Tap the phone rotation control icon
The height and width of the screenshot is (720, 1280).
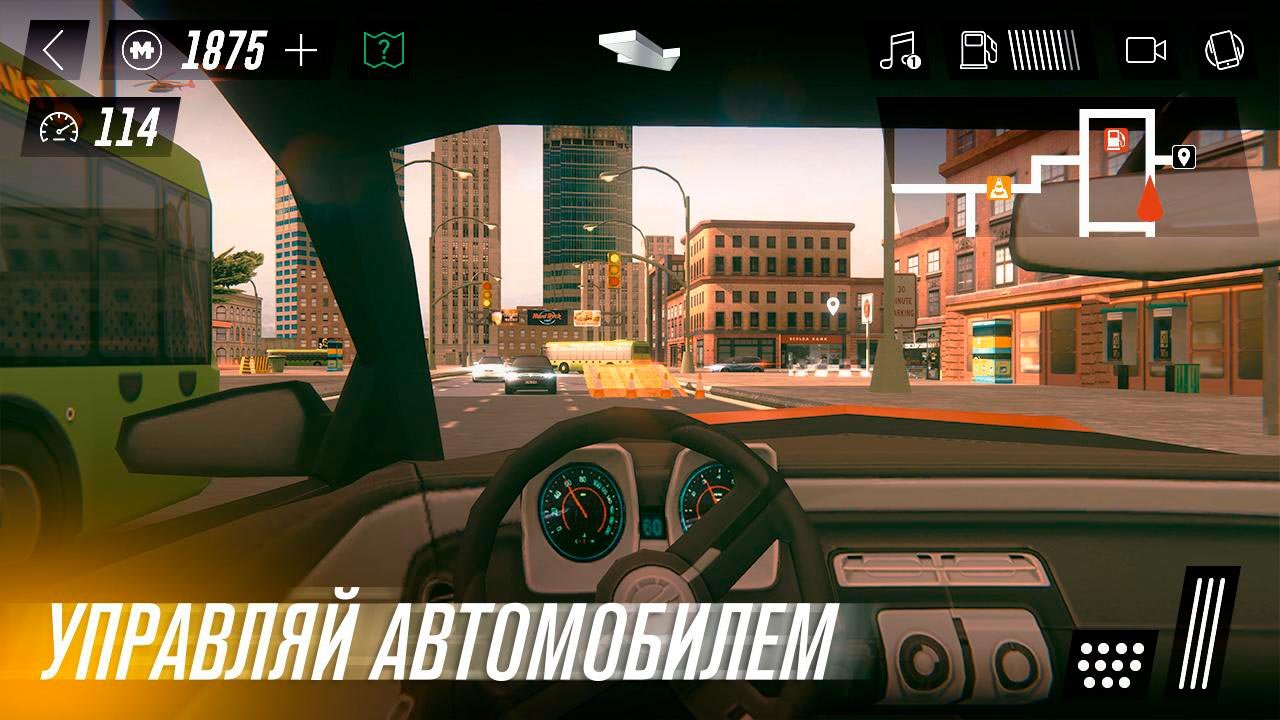tap(1224, 50)
